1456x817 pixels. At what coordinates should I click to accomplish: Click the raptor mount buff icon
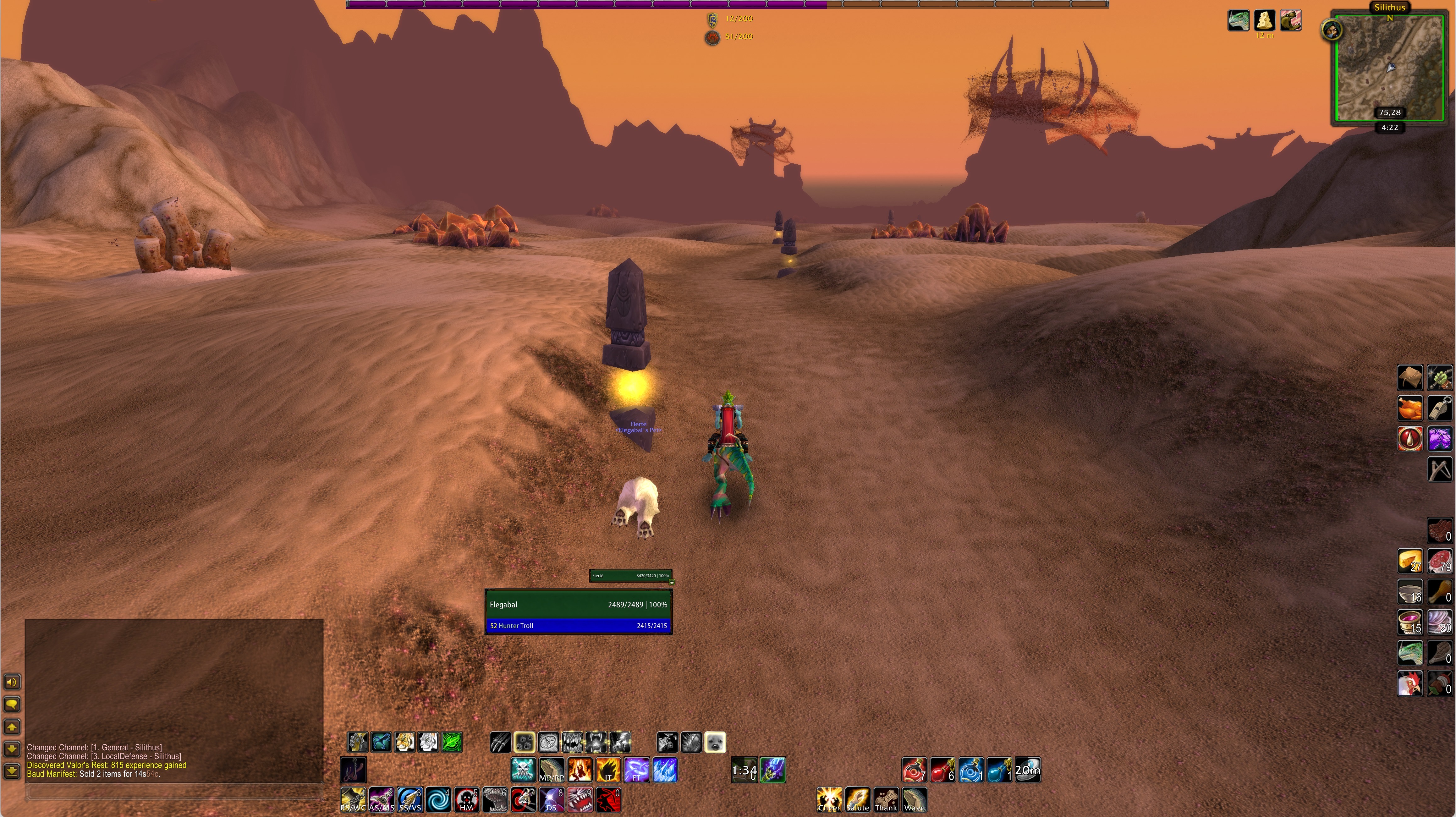(1238, 21)
